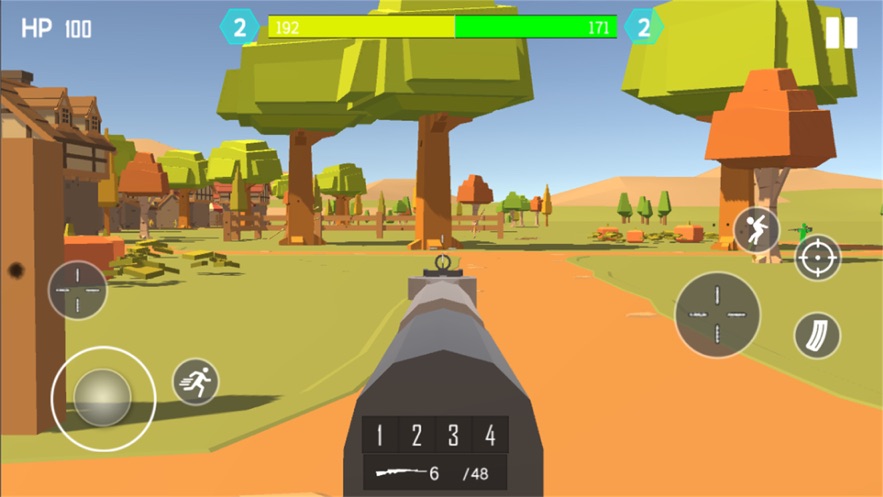Activate the sprint running-man button
This screenshot has height=497, width=883.
coord(196,381)
